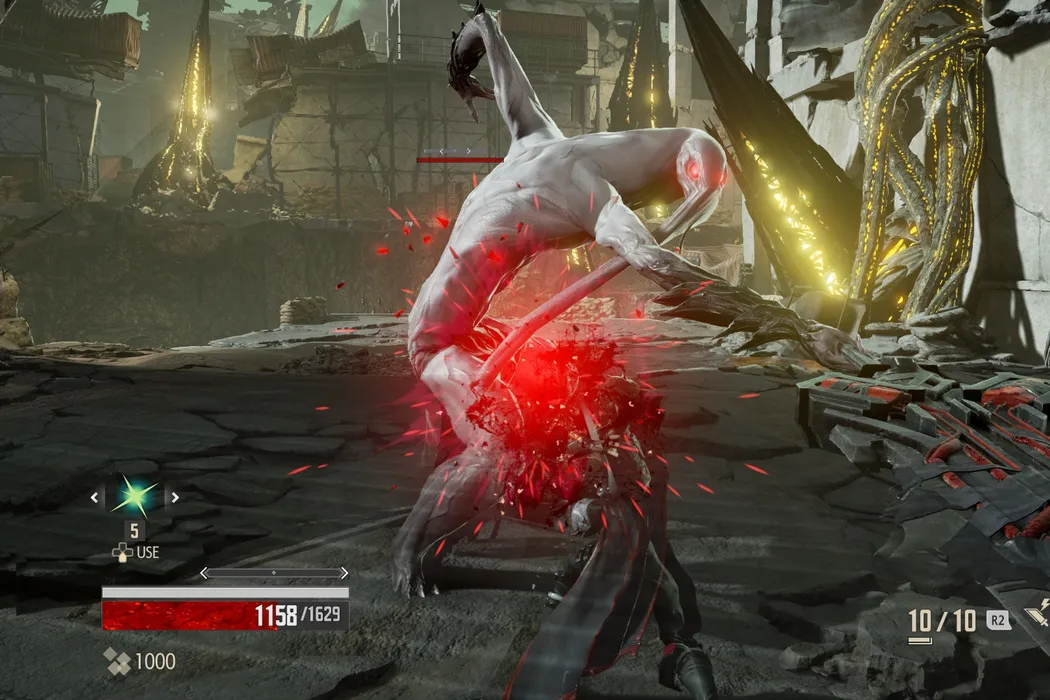Cycle to next item with right arrow beside green star
The image size is (1050, 700).
pyautogui.click(x=173, y=496)
